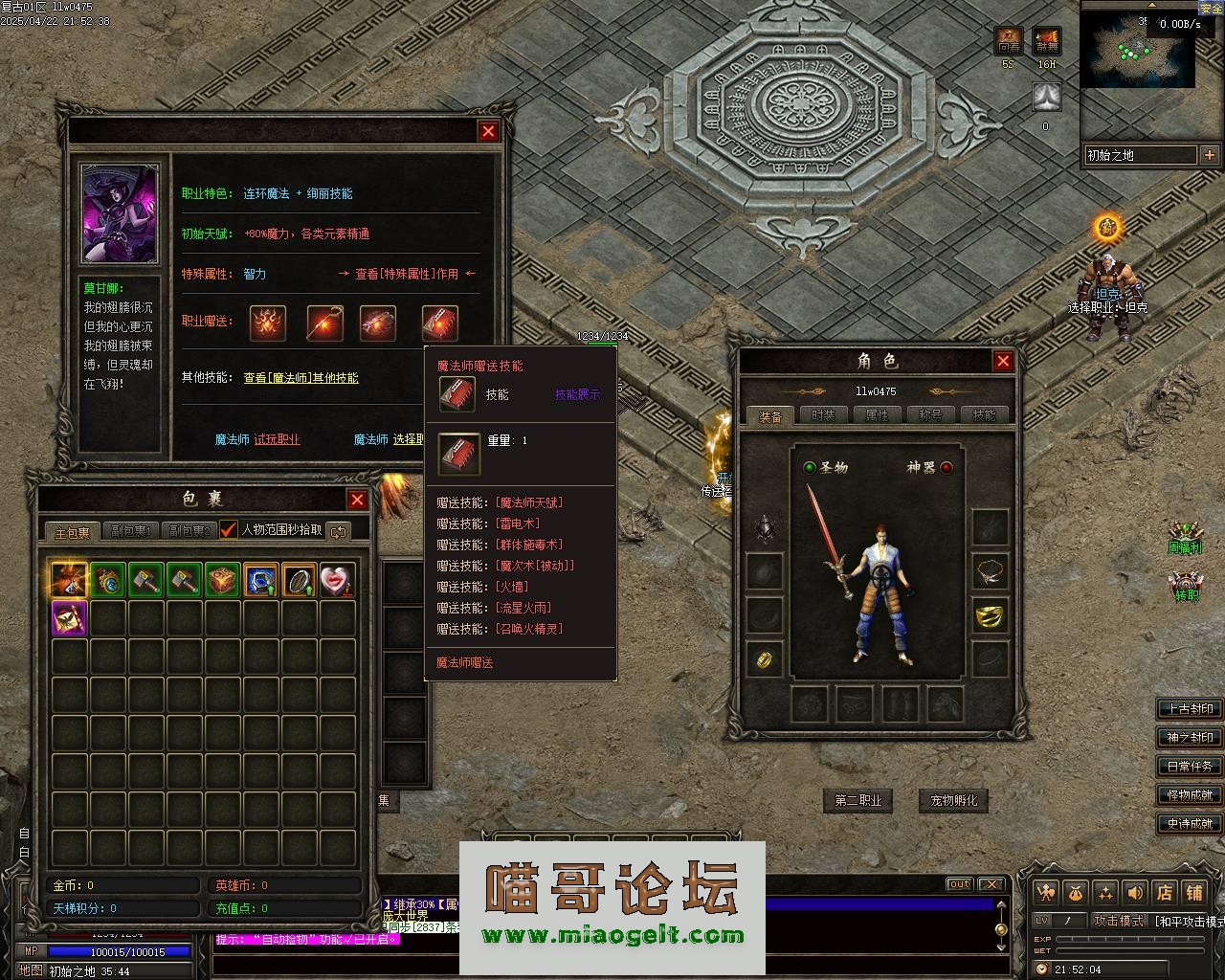Switch to the 副包裹1 tab

pos(131,531)
